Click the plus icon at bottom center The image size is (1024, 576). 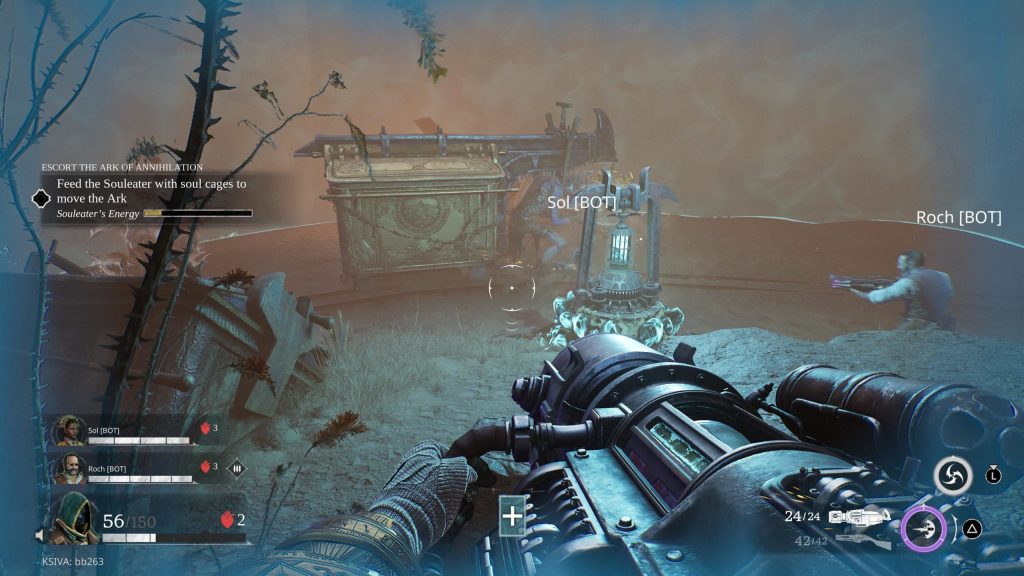click(512, 516)
